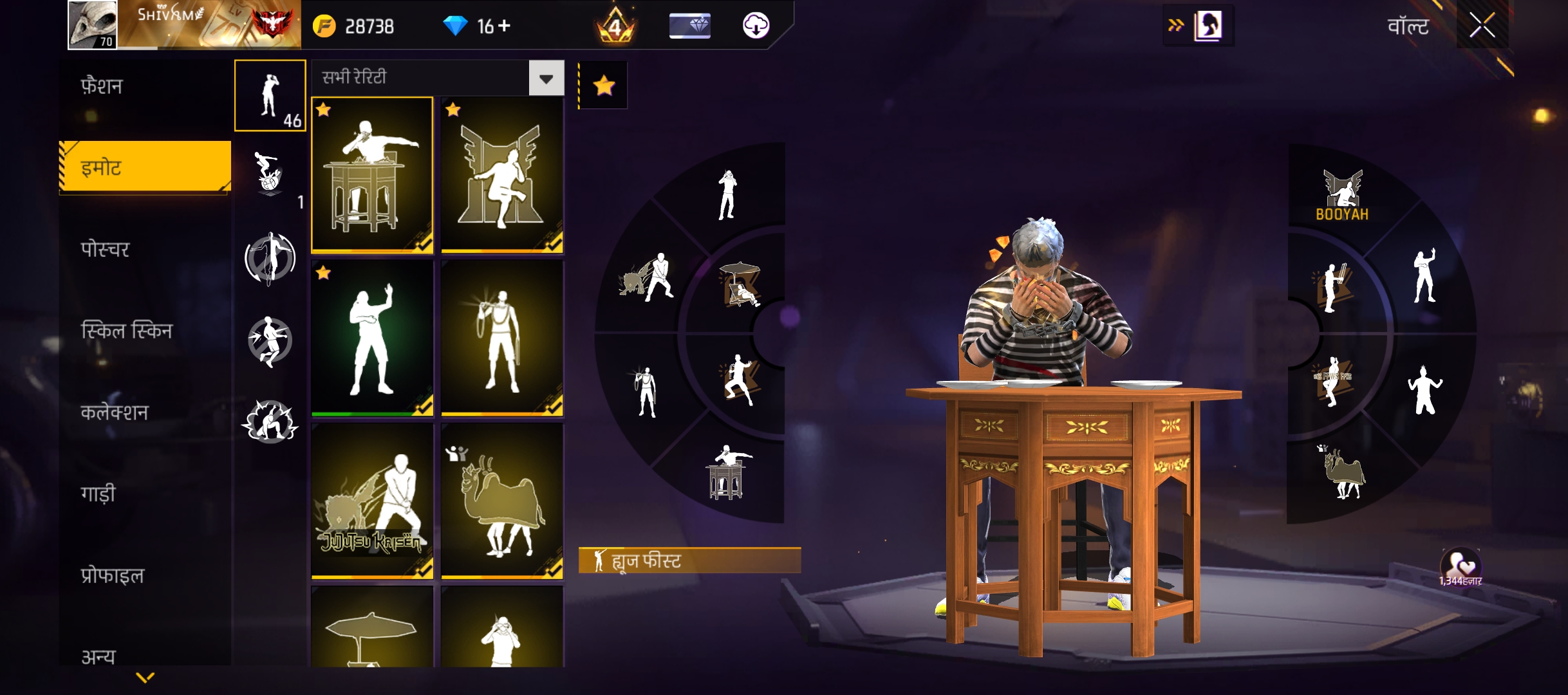Pick the winged throne emote tile

[502, 175]
